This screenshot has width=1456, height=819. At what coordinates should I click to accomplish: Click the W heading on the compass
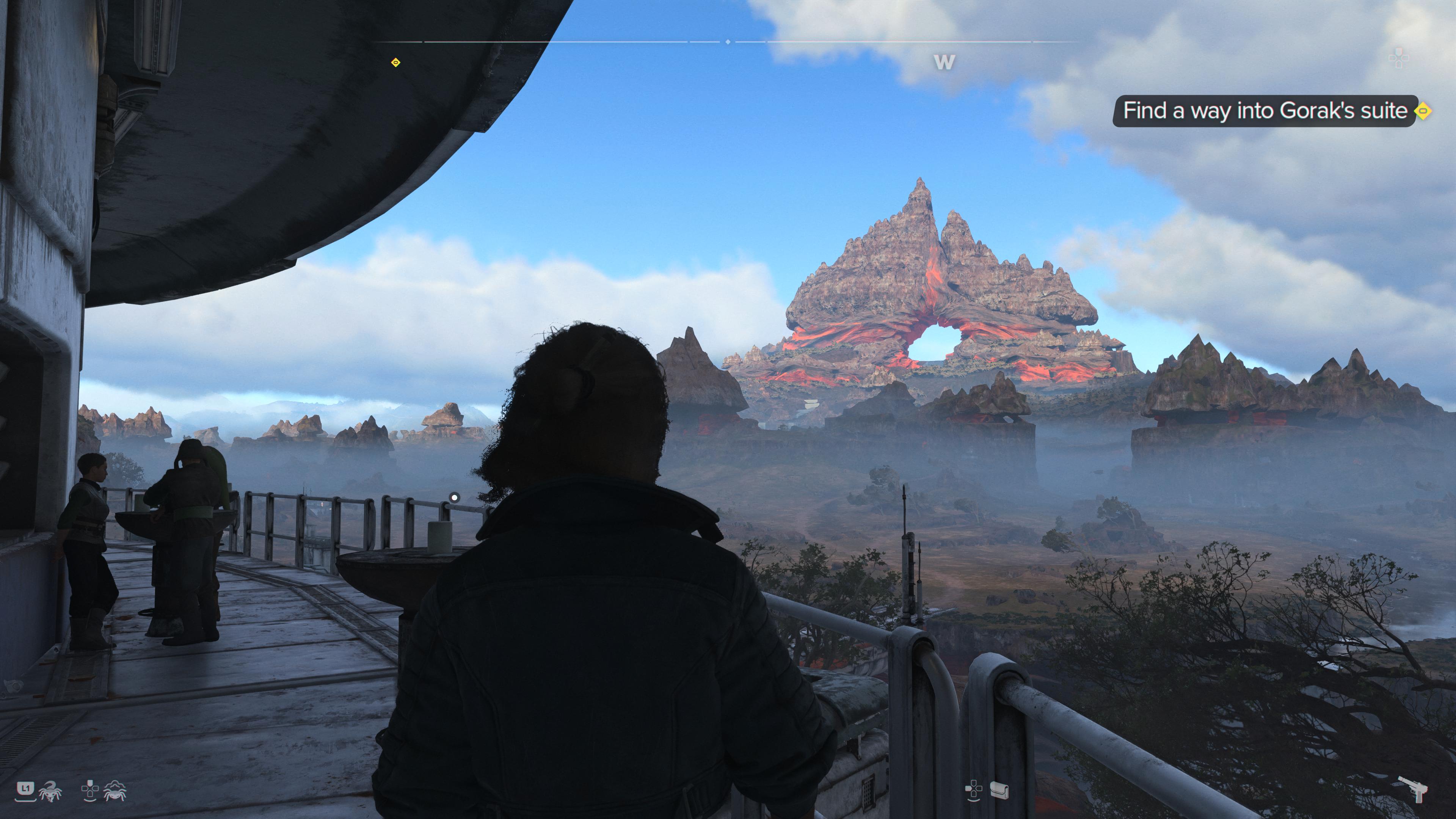point(944,61)
